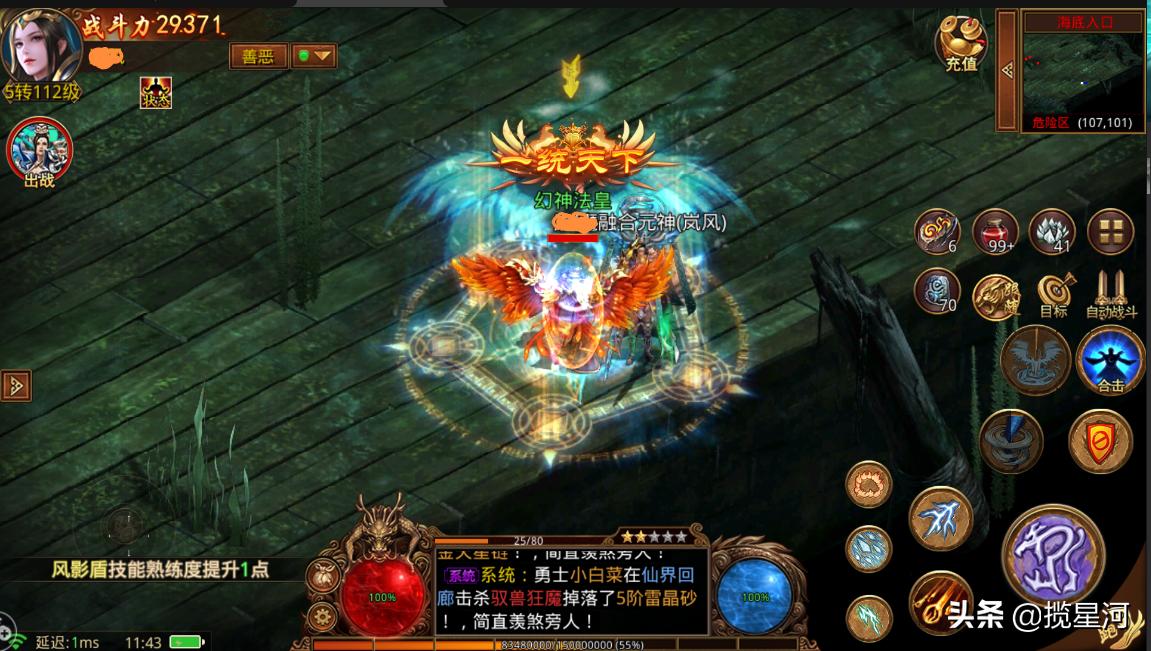
Task: Activate the red shield skill
Action: [x=1100, y=440]
